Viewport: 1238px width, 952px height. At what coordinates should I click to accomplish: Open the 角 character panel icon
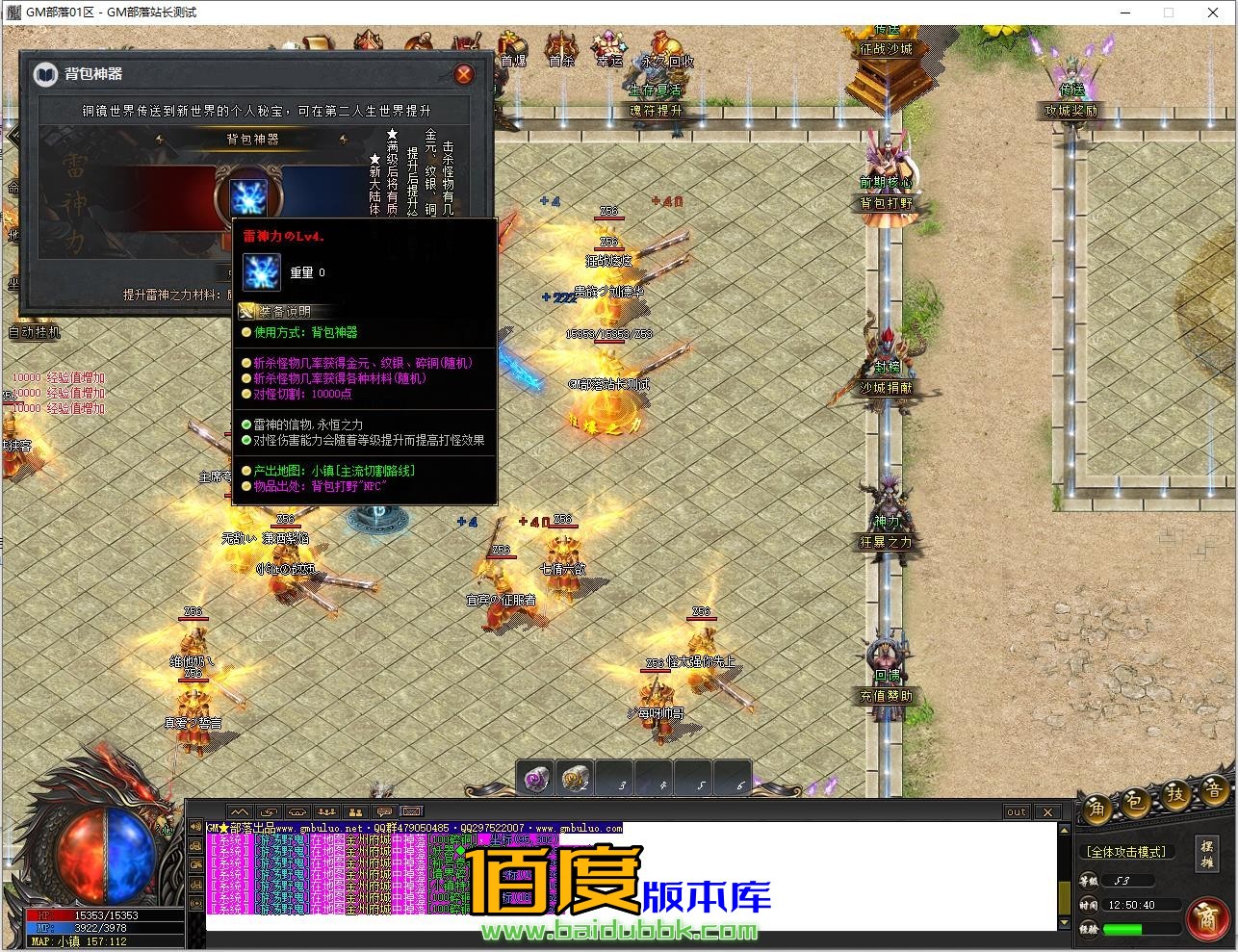[x=1099, y=809]
